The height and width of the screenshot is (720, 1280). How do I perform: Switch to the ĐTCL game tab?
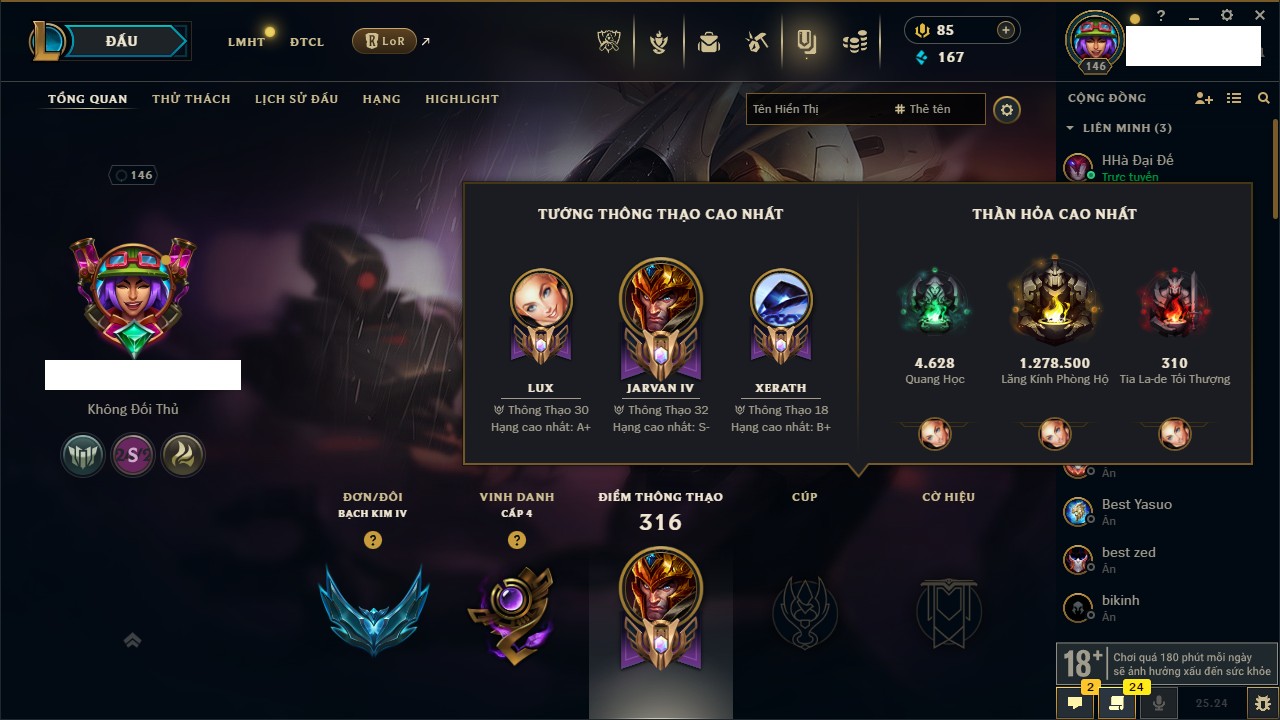307,42
